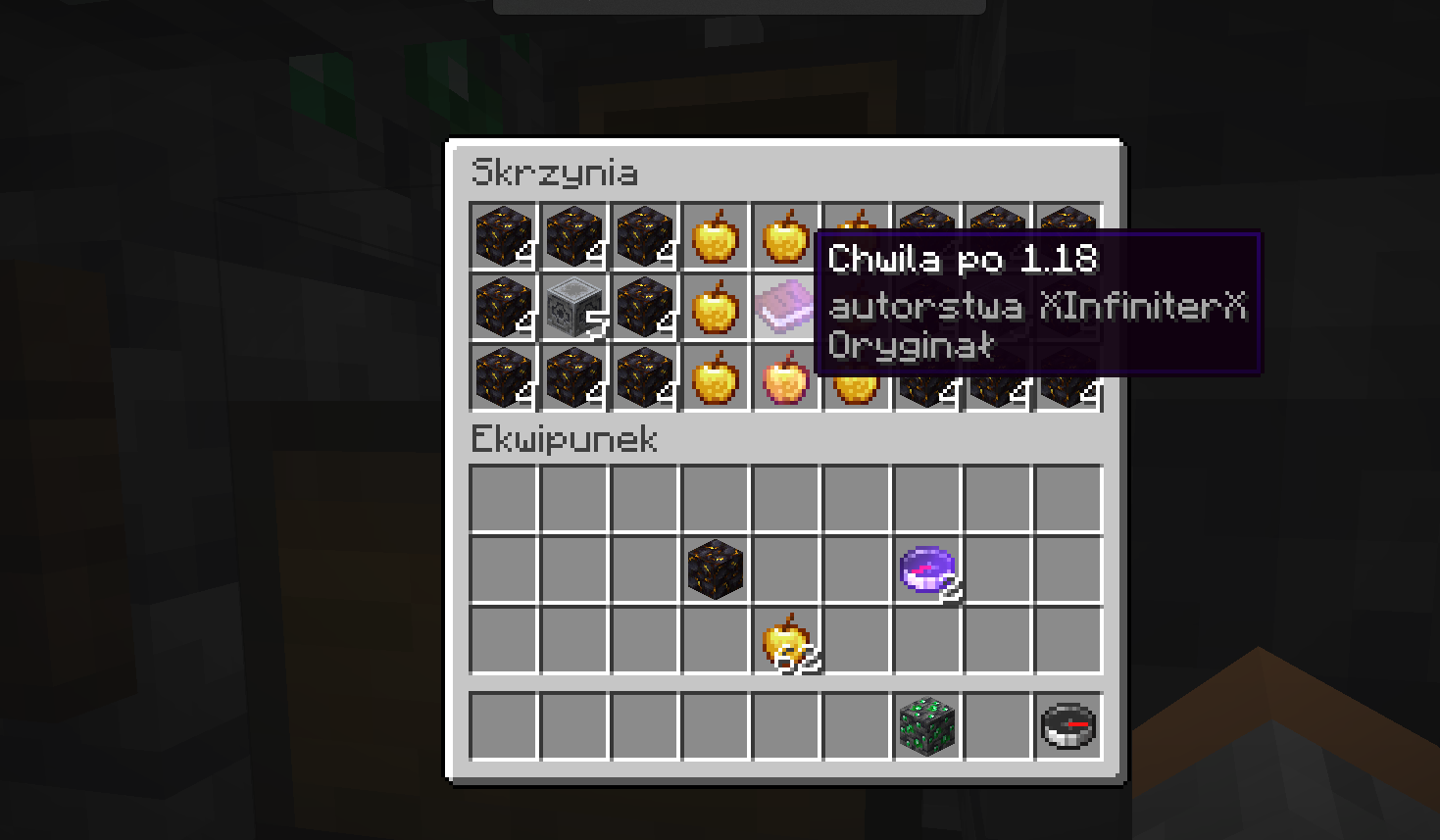Pick up the gilded blackstone left of the lodestone
This screenshot has height=840, width=1440.
(503, 307)
